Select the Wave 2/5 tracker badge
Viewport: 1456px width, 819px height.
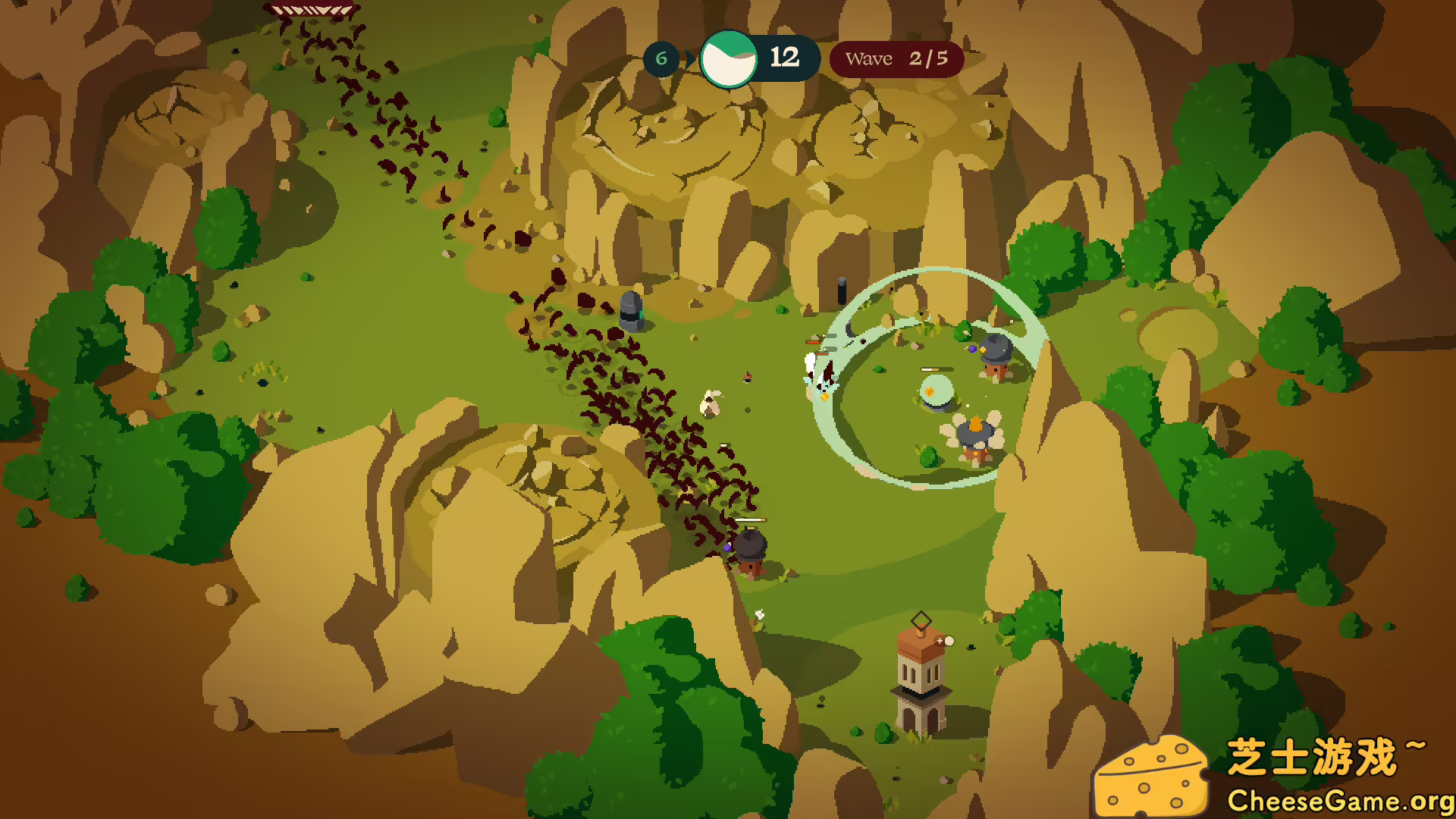tap(896, 59)
